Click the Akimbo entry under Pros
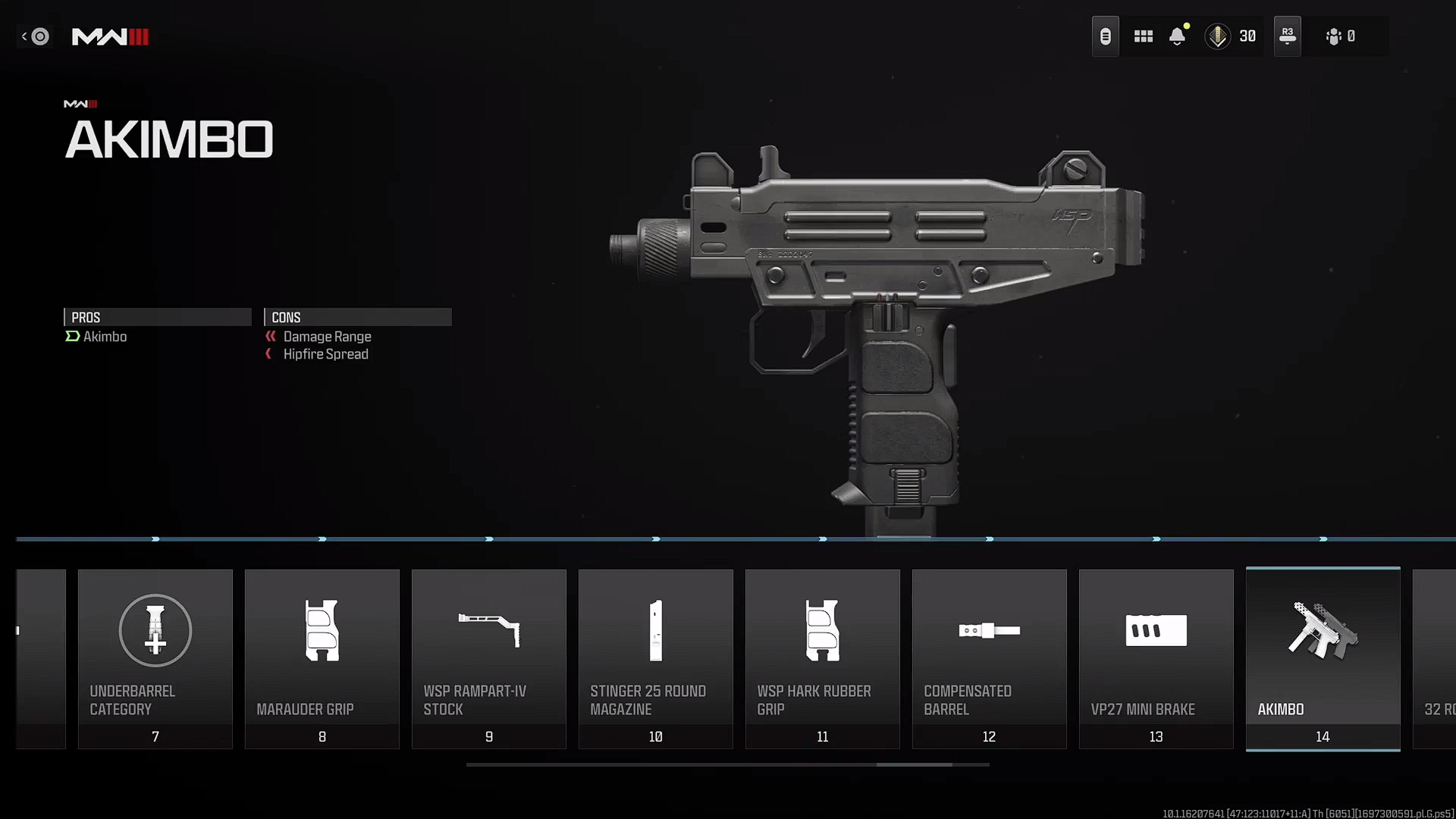Viewport: 1456px width, 819px height. click(105, 337)
